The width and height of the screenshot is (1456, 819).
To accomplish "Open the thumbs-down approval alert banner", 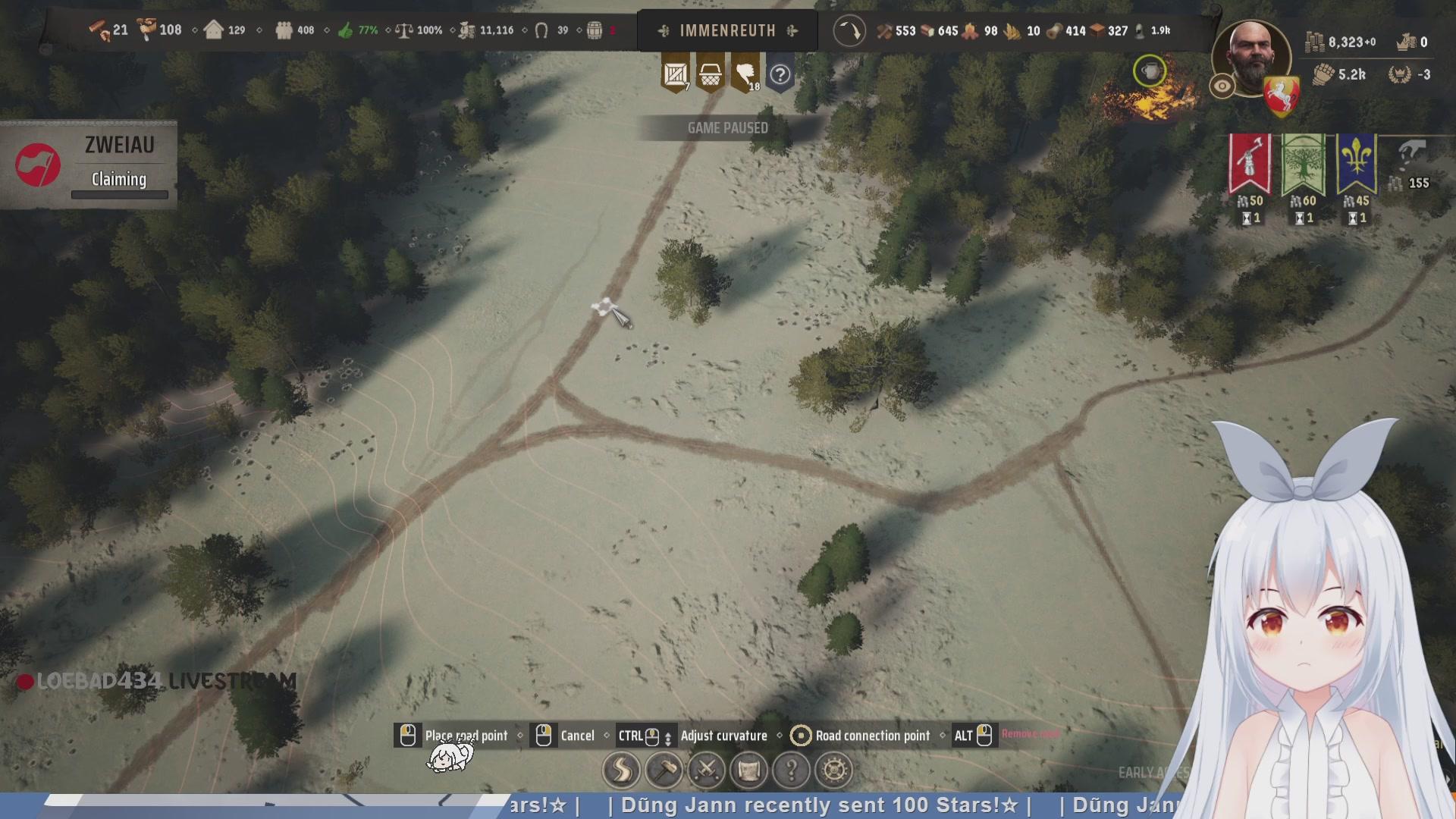I will coord(745,74).
